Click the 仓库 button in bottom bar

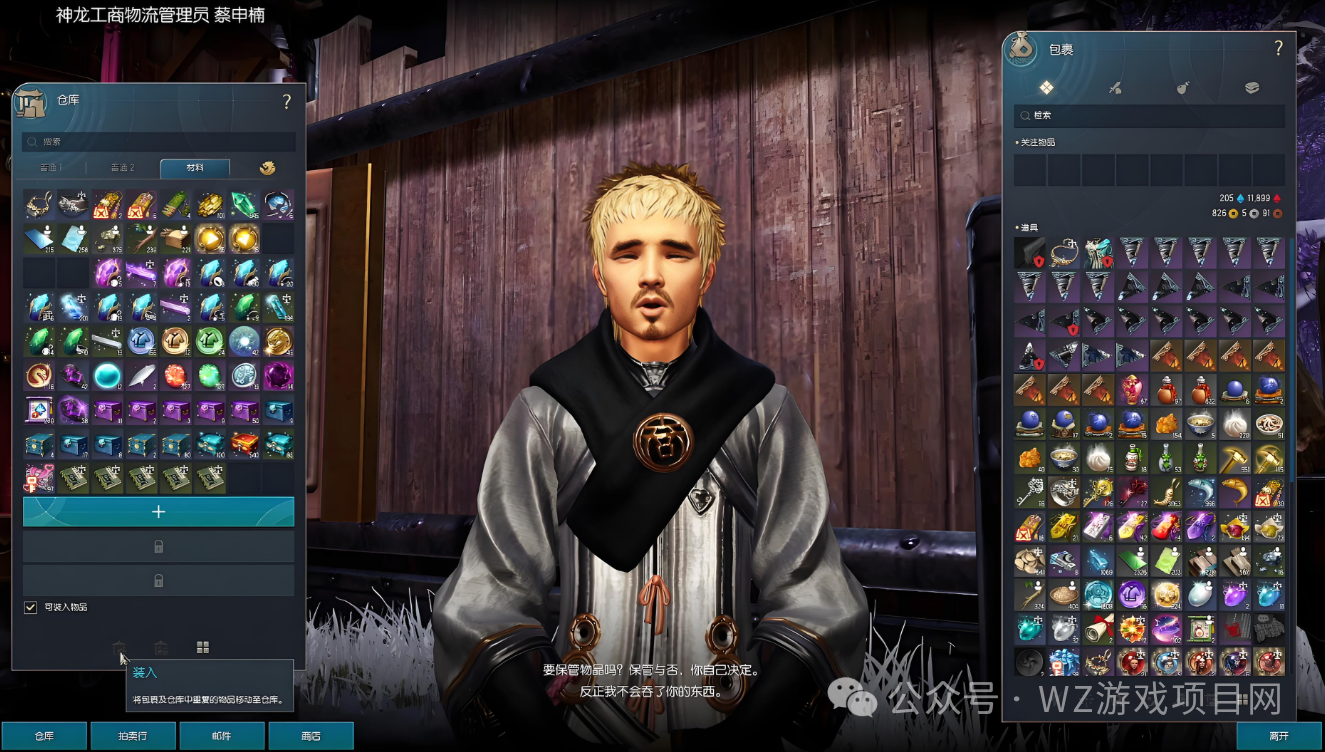pyautogui.click(x=44, y=736)
